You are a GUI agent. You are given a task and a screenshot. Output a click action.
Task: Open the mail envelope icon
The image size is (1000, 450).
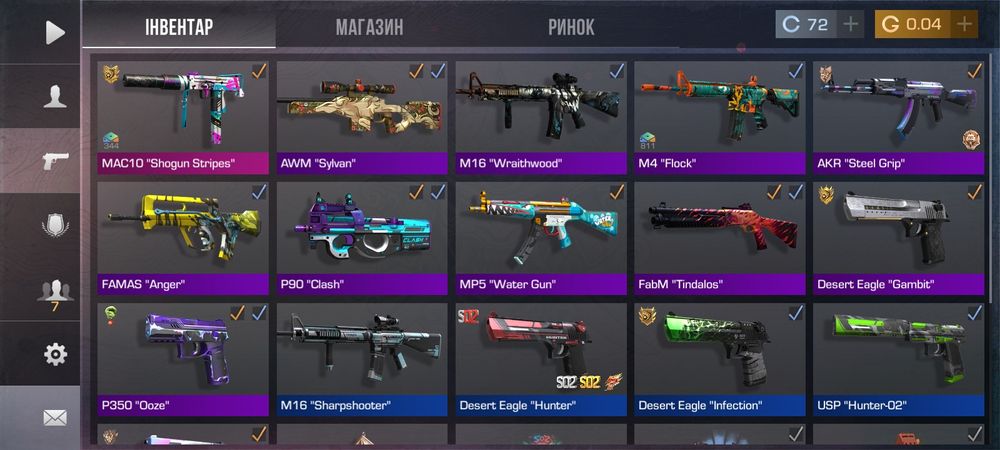[55, 417]
